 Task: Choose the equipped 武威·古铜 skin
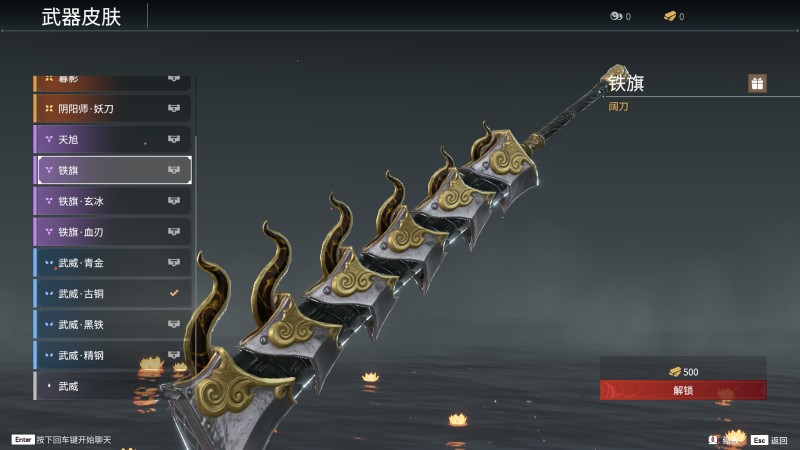click(x=112, y=294)
